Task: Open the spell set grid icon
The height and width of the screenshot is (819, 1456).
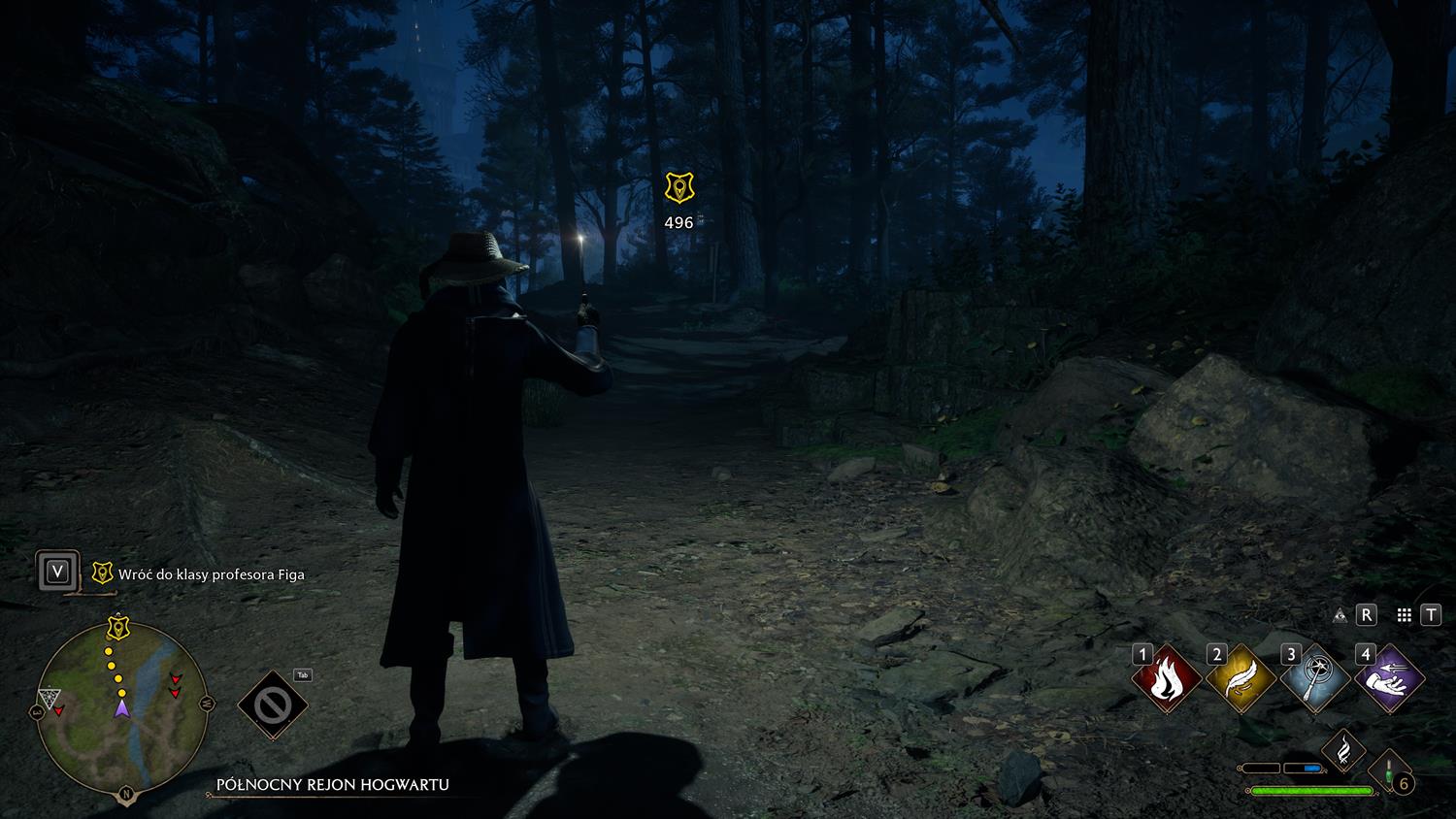Action: pos(1404,614)
